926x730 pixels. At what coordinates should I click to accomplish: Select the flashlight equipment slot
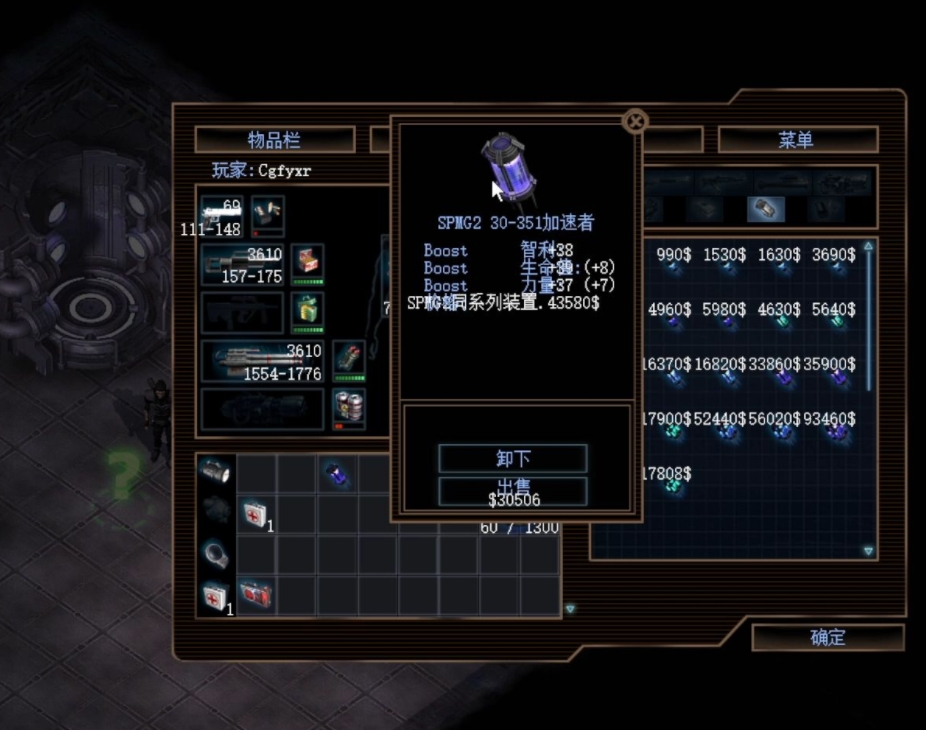tap(215, 470)
